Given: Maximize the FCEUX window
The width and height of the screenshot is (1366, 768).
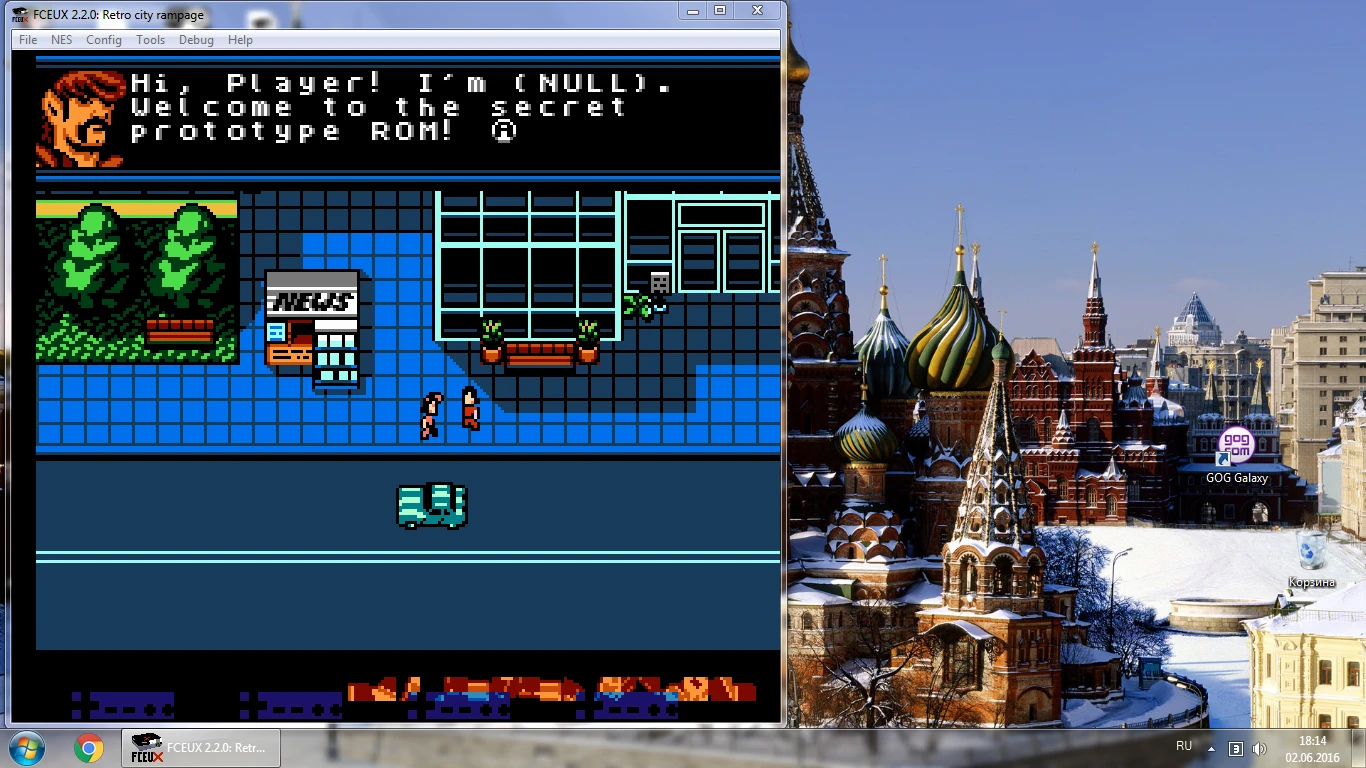Looking at the screenshot, I should click(x=720, y=11).
